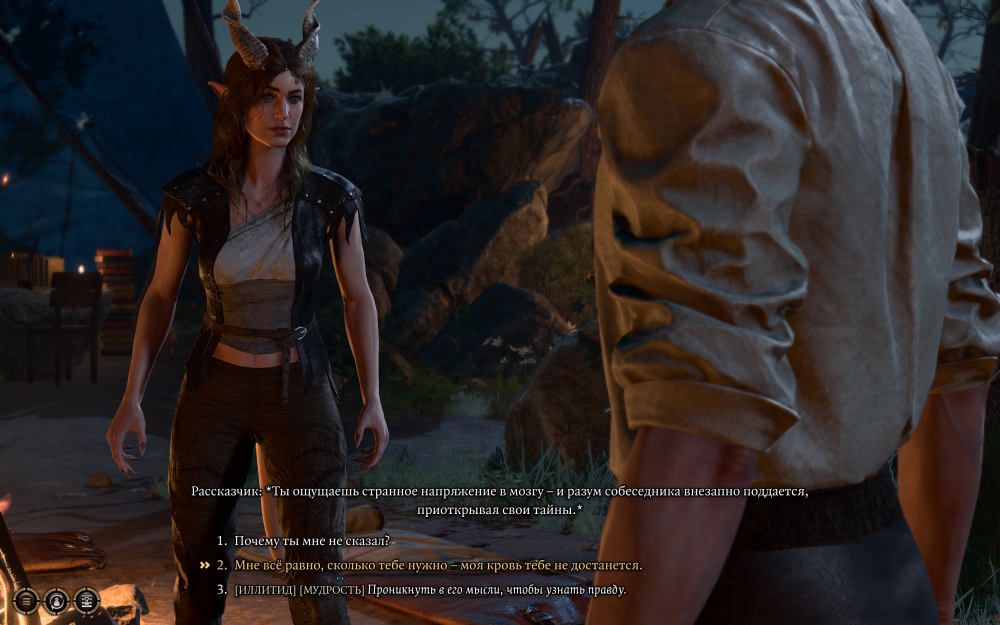The width and height of the screenshot is (1000, 625).
Task: Select reply 'Мне всё равно, сколько тебе нужно'
Action: click(x=438, y=565)
